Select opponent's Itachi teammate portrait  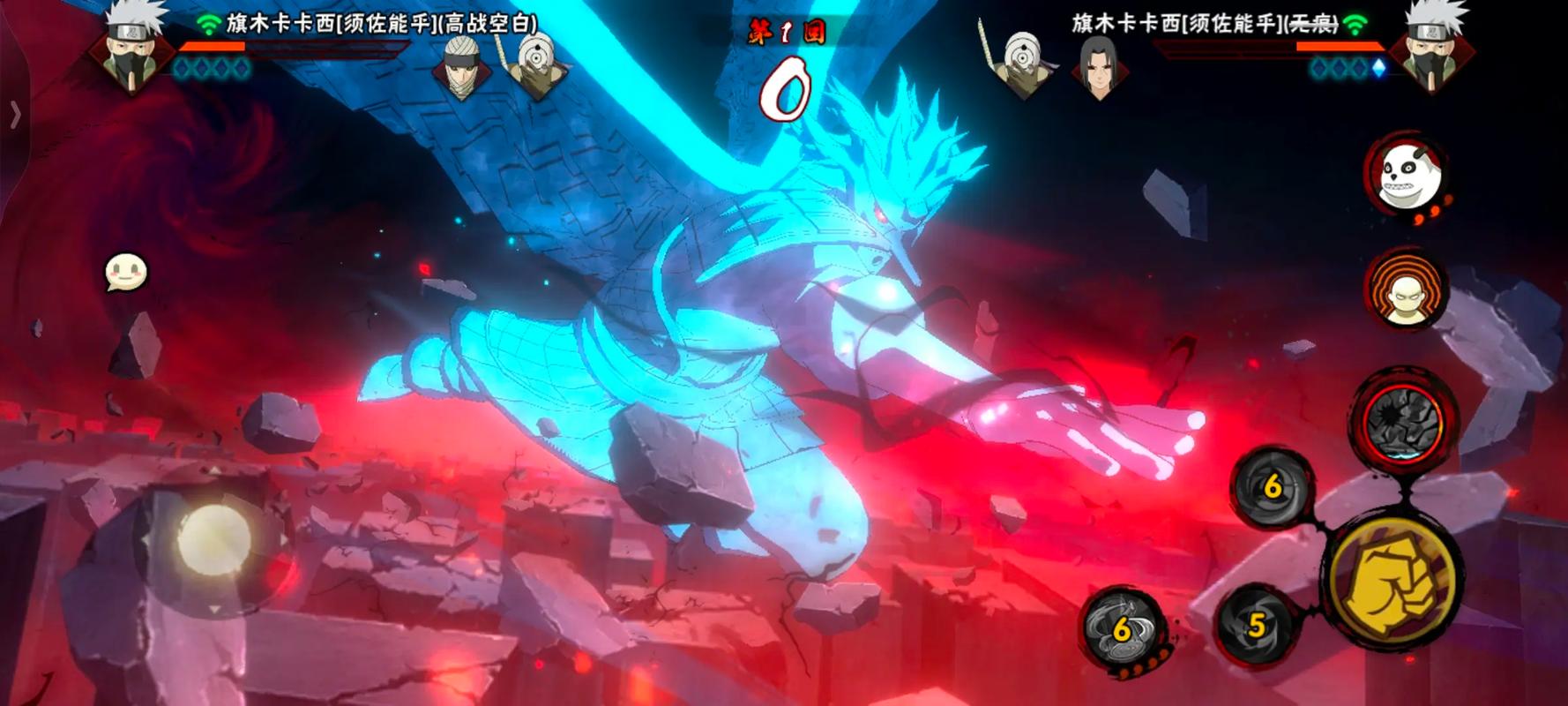(x=1098, y=66)
